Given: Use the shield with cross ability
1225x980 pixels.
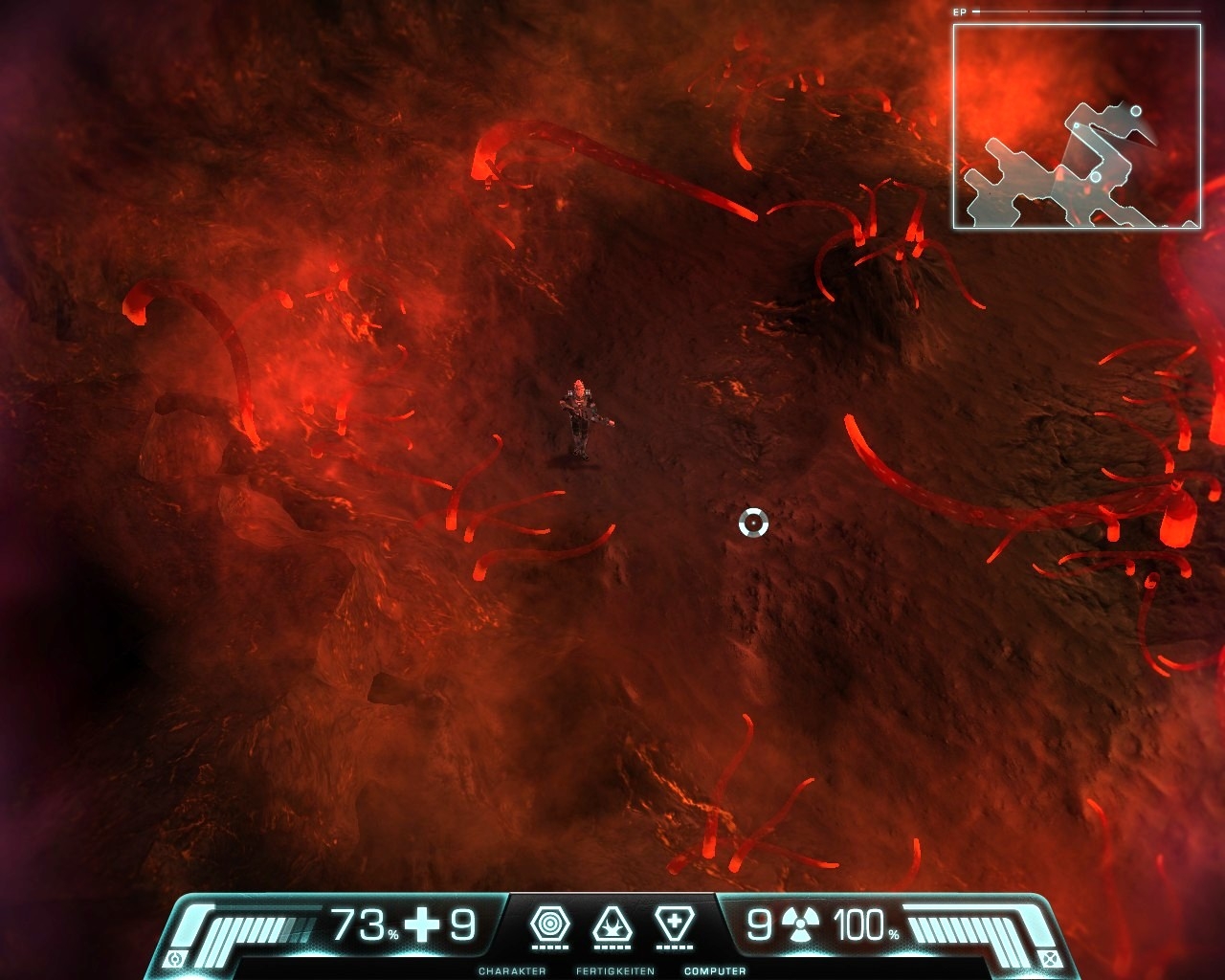Looking at the screenshot, I should (674, 924).
